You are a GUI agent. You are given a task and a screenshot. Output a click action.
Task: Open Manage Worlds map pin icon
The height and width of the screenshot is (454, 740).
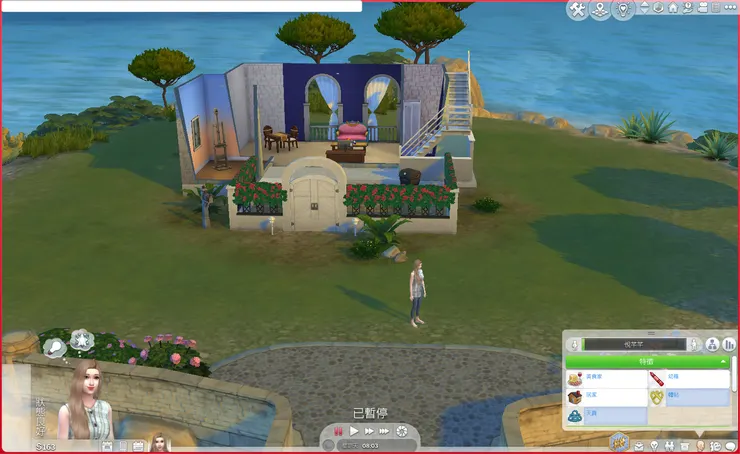tap(600, 10)
